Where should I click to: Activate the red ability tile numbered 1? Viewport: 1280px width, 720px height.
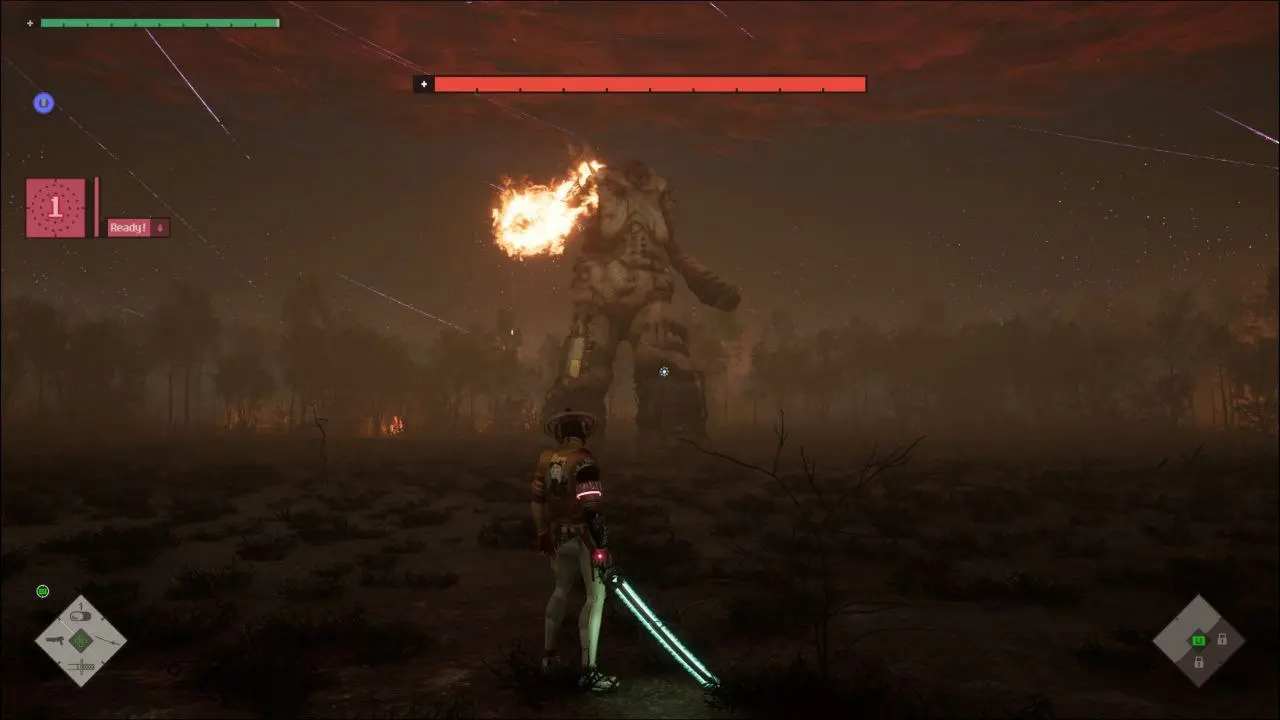point(55,207)
